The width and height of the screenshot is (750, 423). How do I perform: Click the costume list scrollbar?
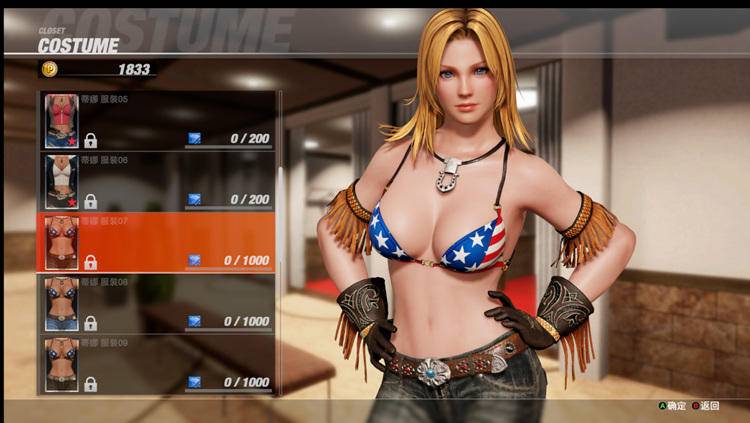pyautogui.click(x=280, y=240)
